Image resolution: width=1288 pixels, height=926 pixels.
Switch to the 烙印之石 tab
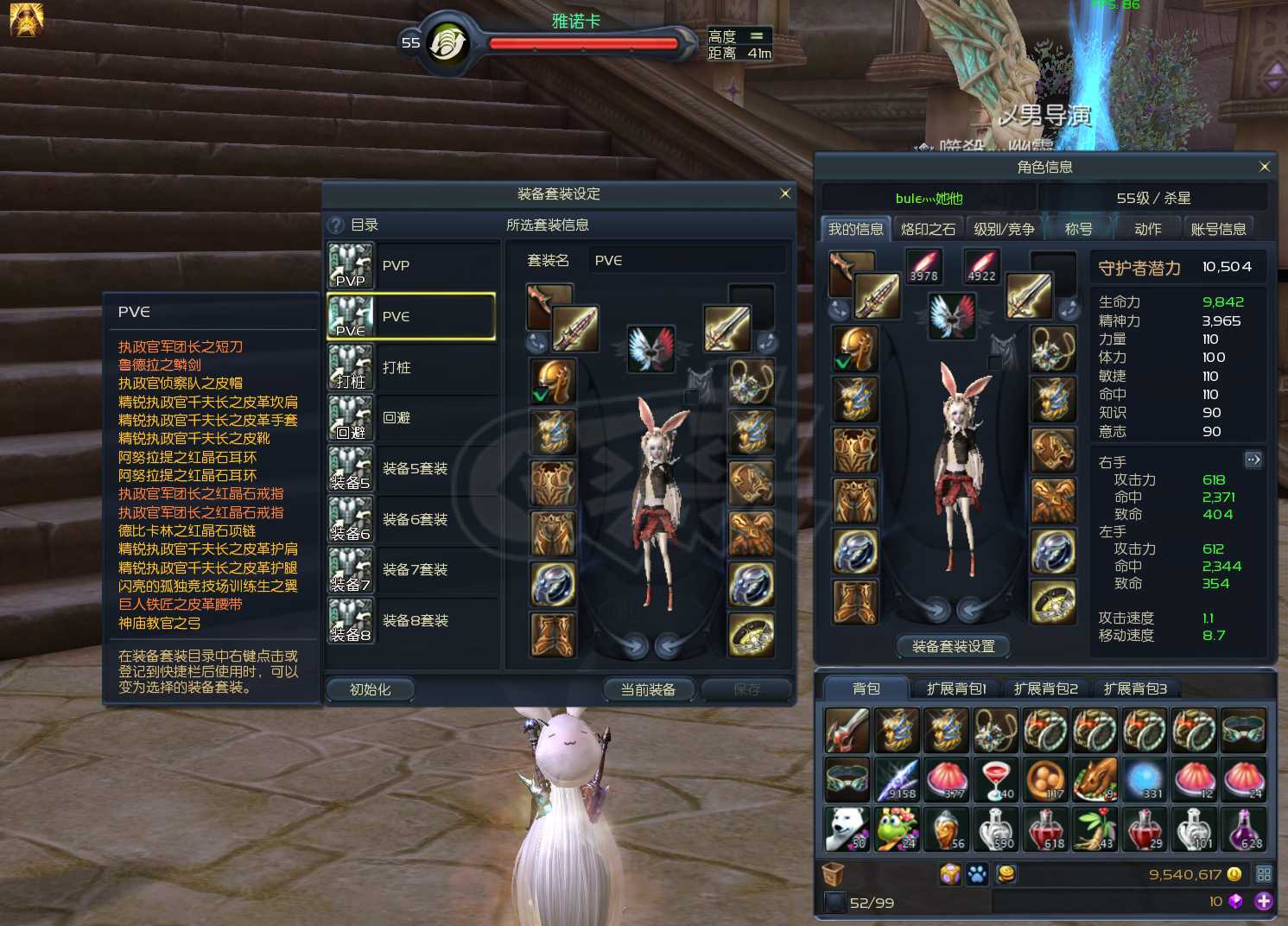click(929, 227)
